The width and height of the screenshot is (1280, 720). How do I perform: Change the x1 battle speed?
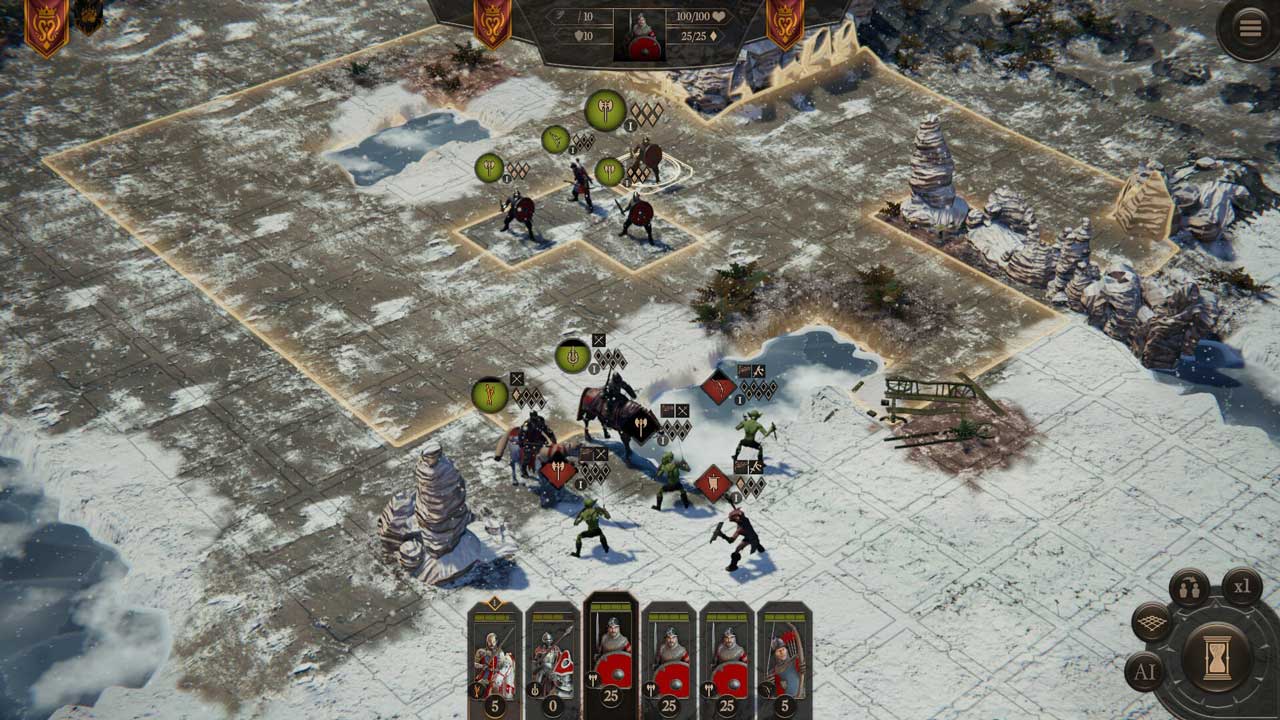click(1241, 587)
